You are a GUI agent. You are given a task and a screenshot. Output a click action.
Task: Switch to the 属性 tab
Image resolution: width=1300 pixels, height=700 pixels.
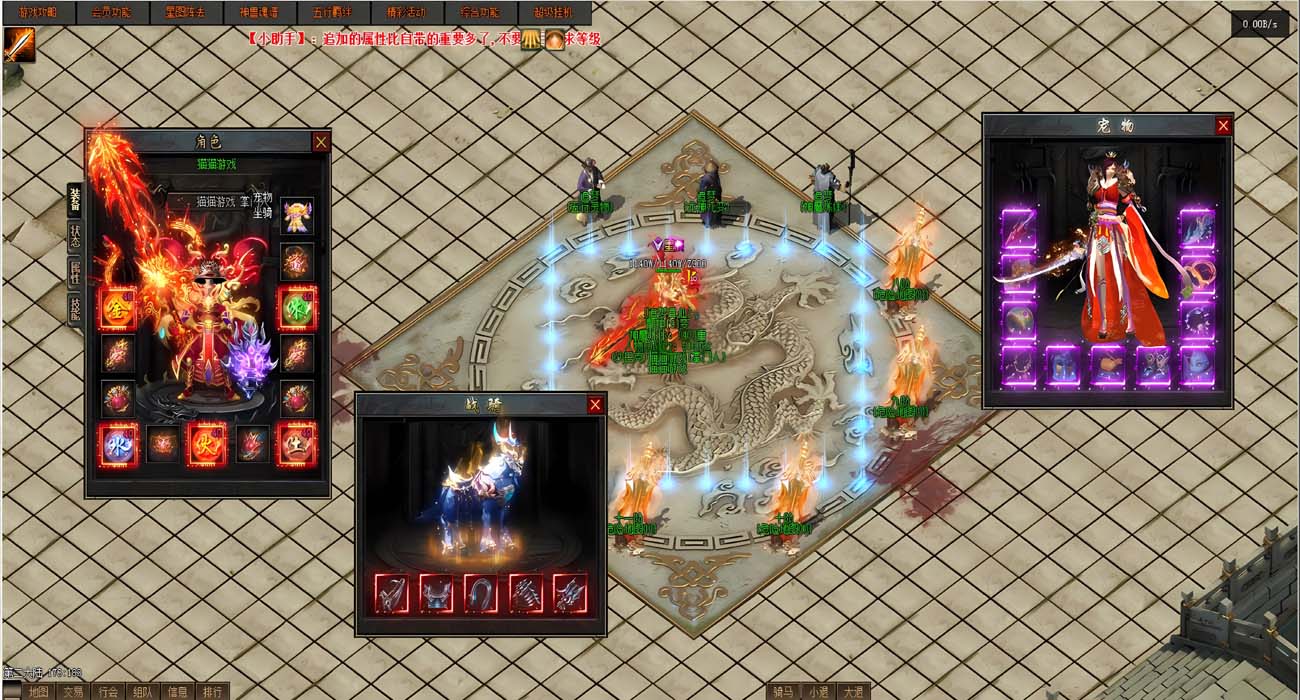[75, 273]
